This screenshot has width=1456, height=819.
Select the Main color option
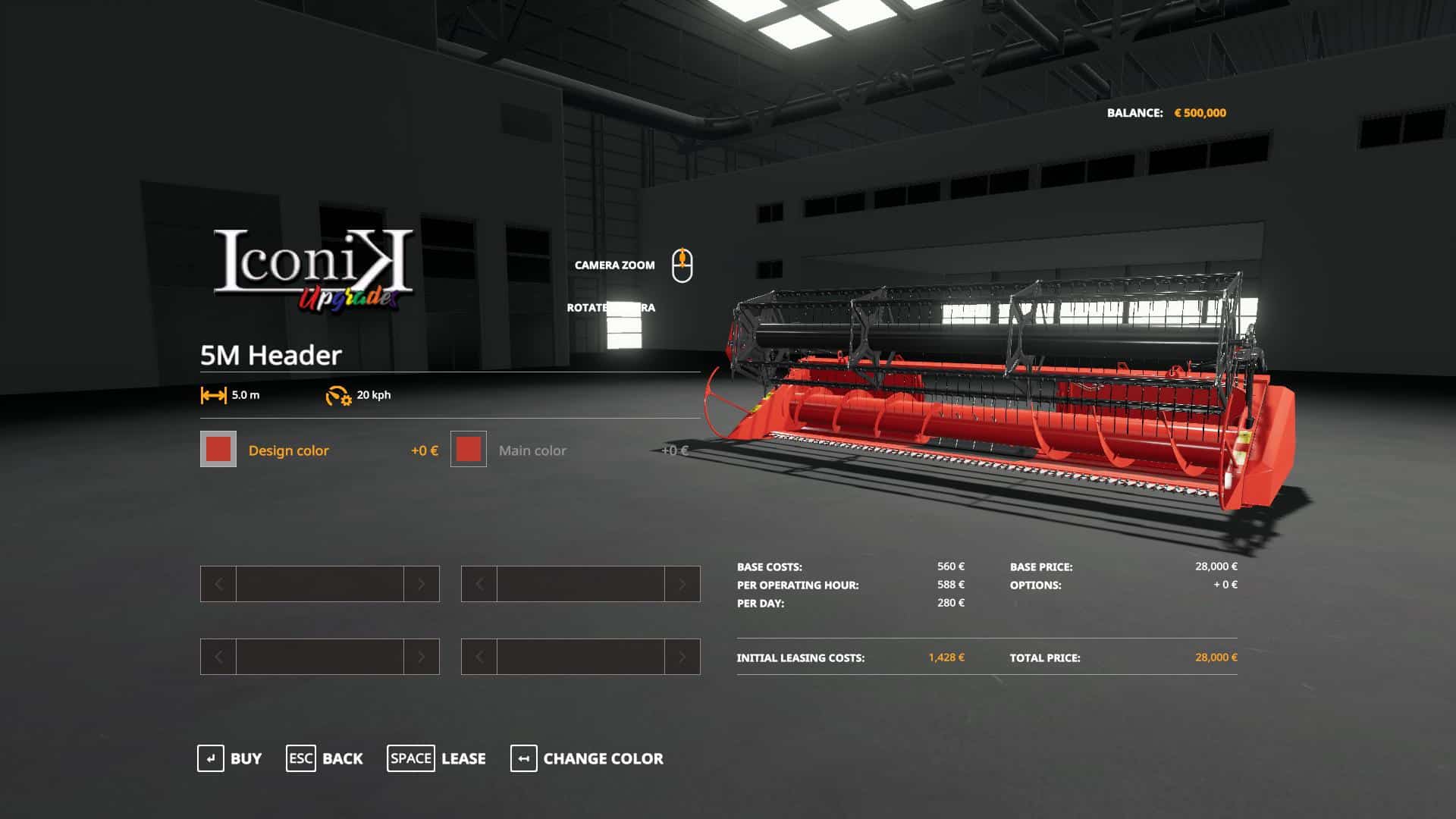pyautogui.click(x=532, y=450)
